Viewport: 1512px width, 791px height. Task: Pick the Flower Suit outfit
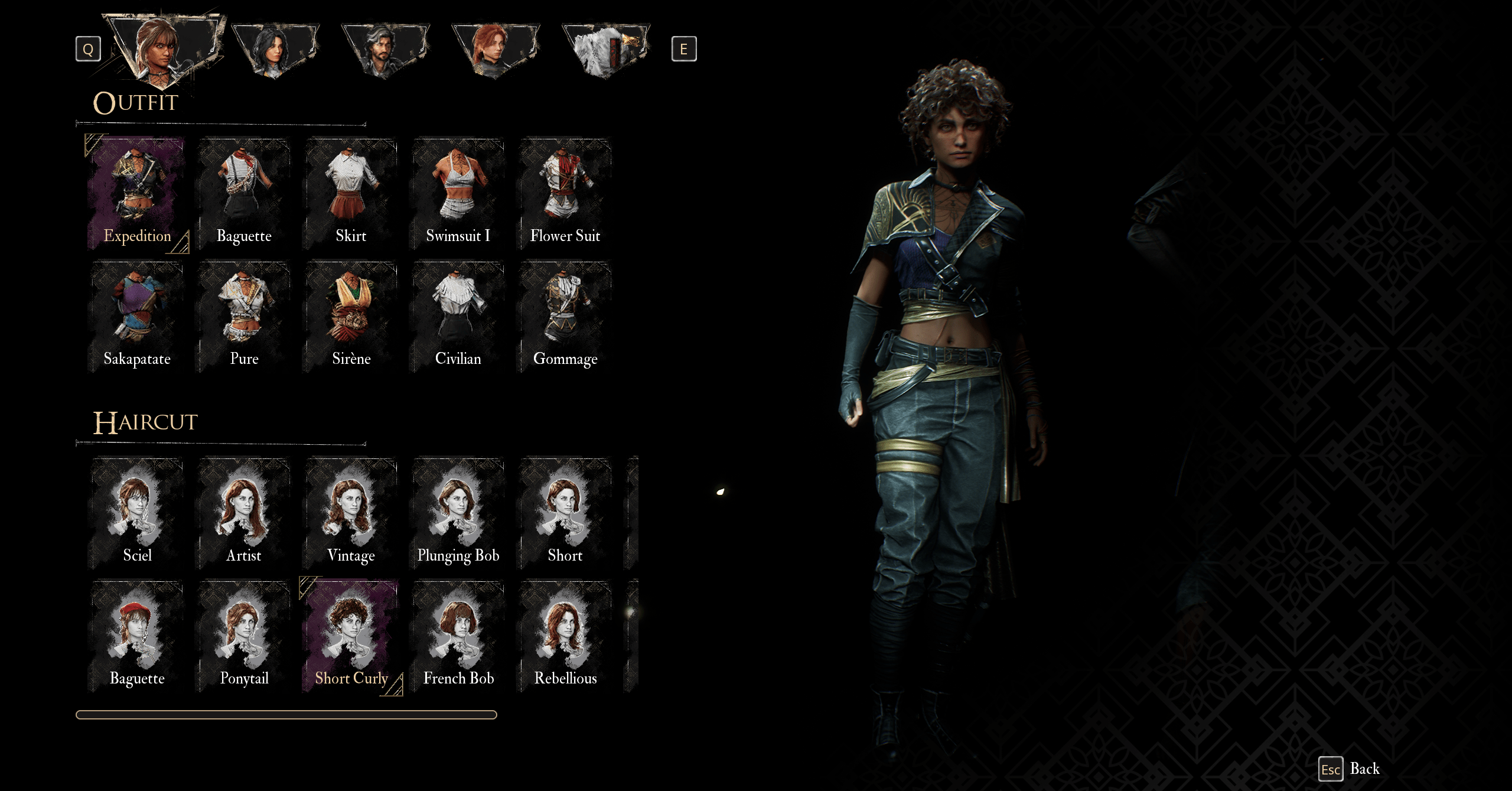coord(565,193)
